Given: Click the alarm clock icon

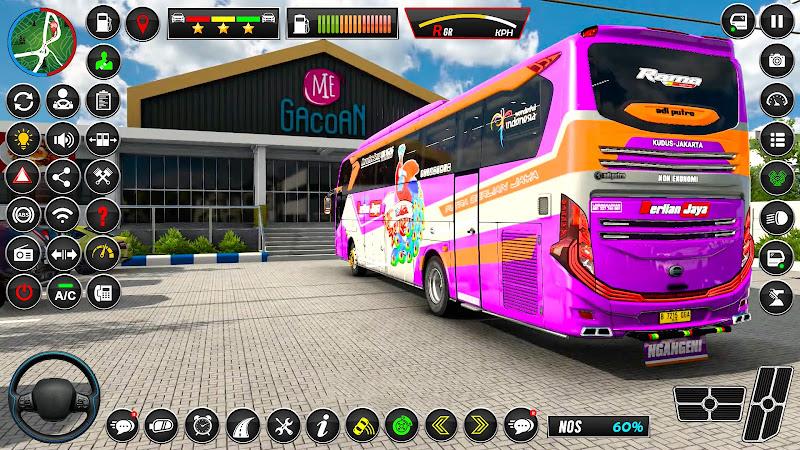Looking at the screenshot, I should pyautogui.click(x=202, y=424).
